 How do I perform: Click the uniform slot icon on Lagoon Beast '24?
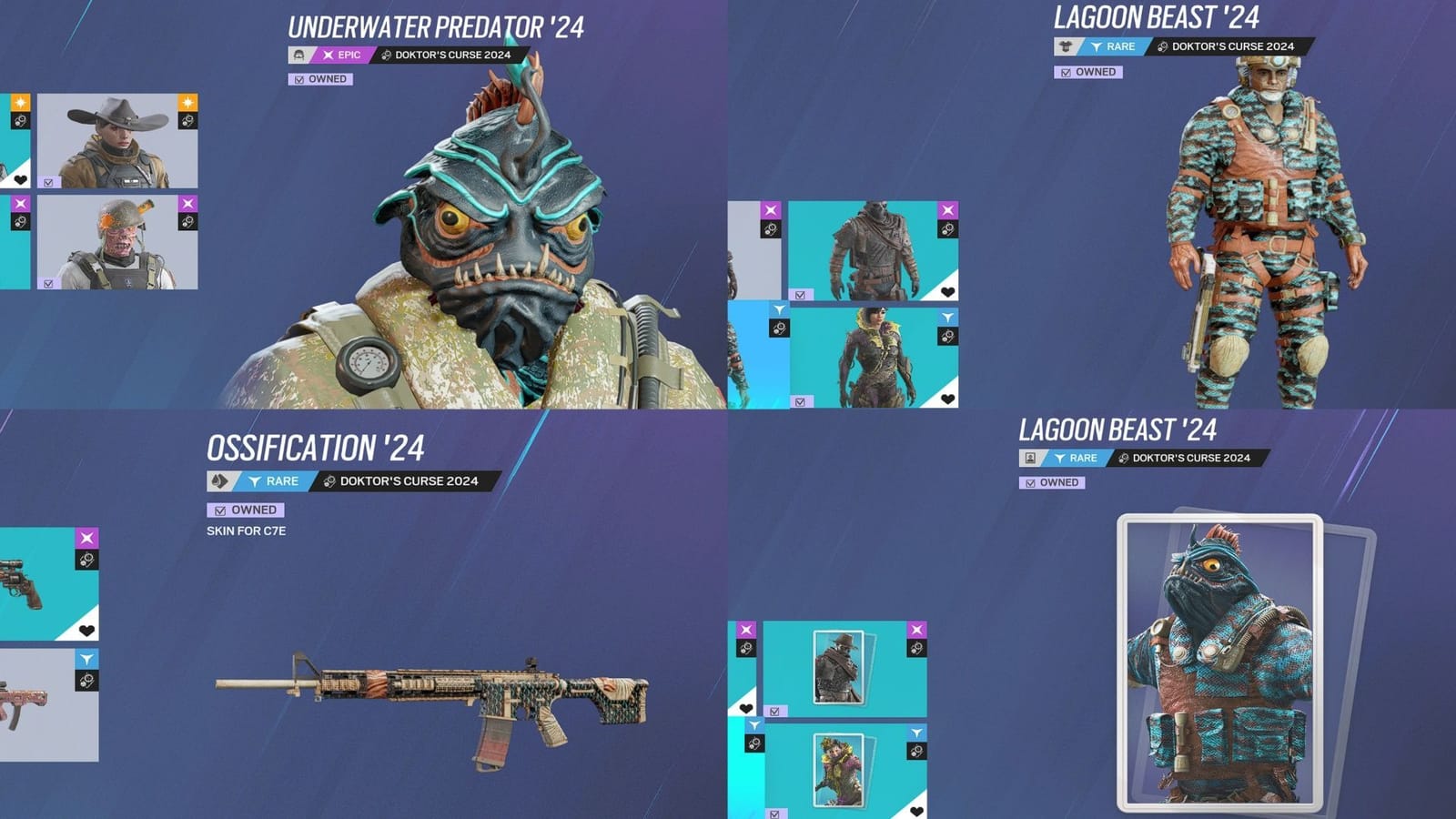pos(1063,45)
